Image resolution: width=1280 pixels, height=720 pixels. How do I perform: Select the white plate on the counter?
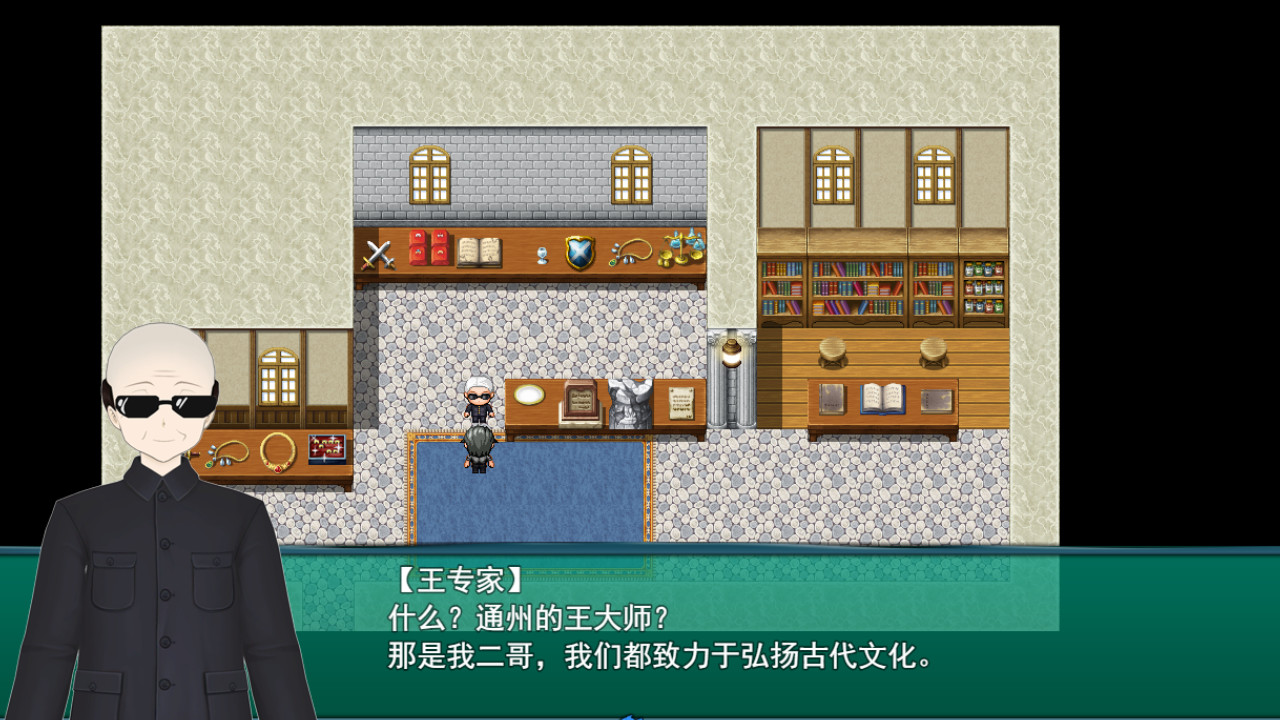tap(530, 393)
